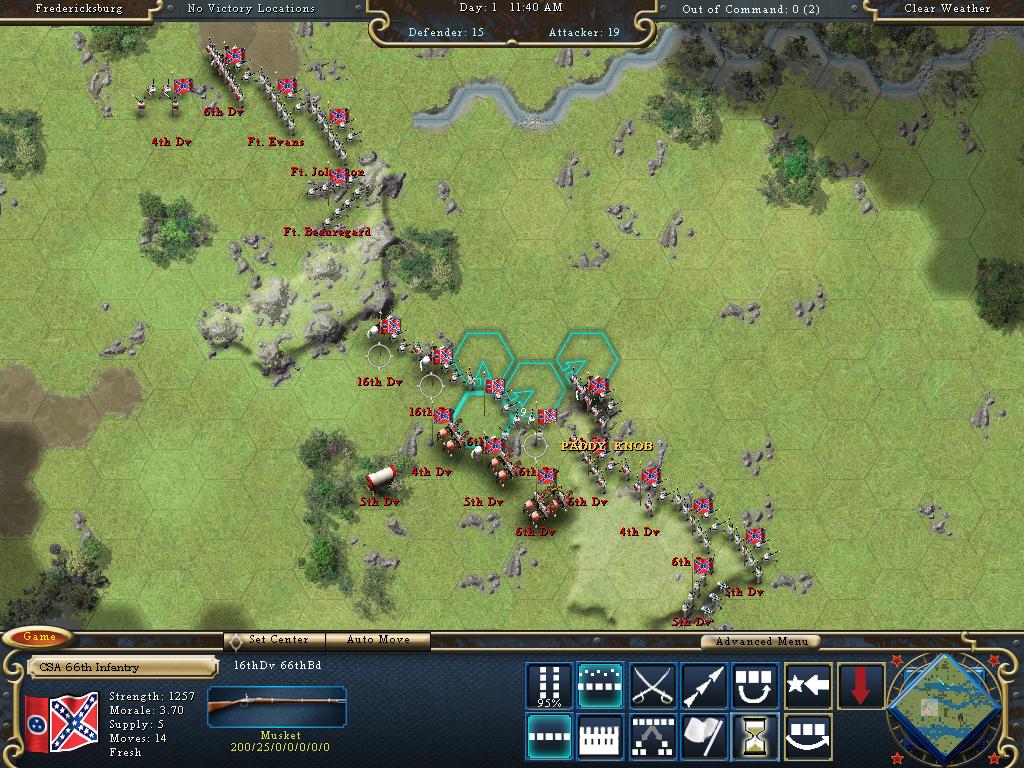
Task: Select the fortification wall icon
Action: (601, 736)
